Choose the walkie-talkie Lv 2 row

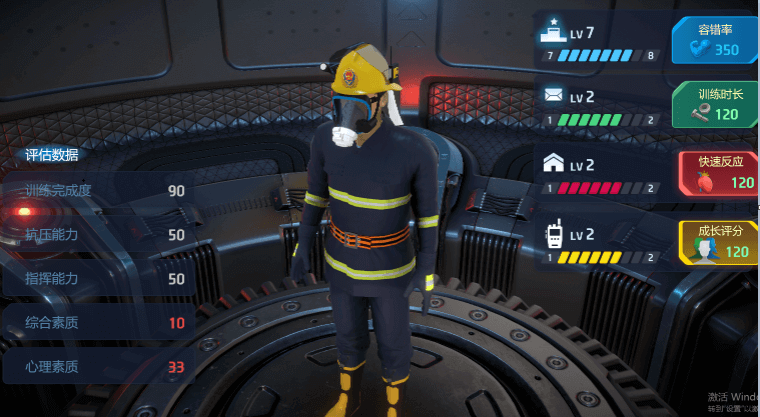[599, 243]
